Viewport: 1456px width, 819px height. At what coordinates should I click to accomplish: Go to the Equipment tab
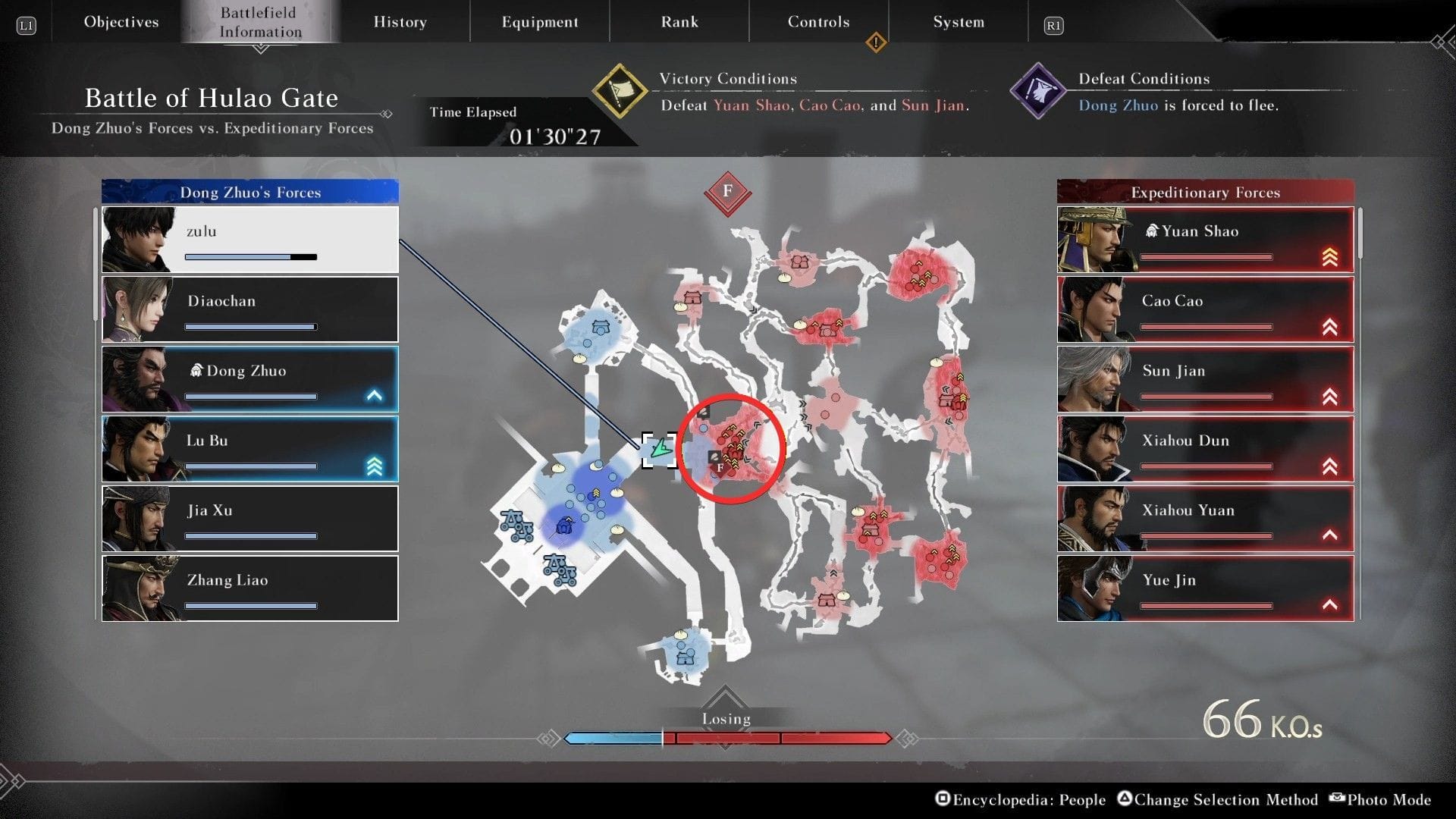539,22
